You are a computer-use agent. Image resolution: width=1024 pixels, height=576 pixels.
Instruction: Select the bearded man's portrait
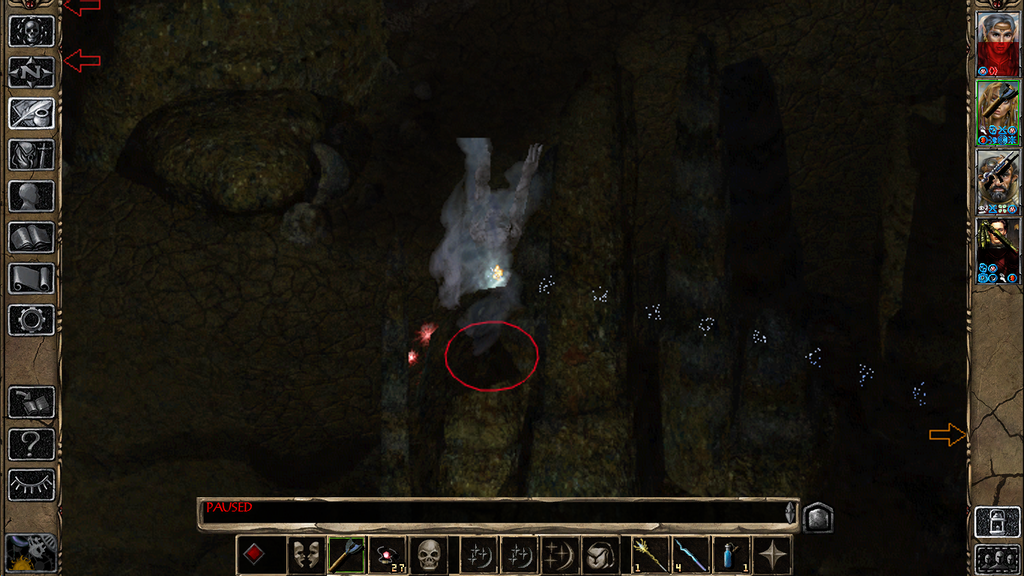(x=997, y=181)
